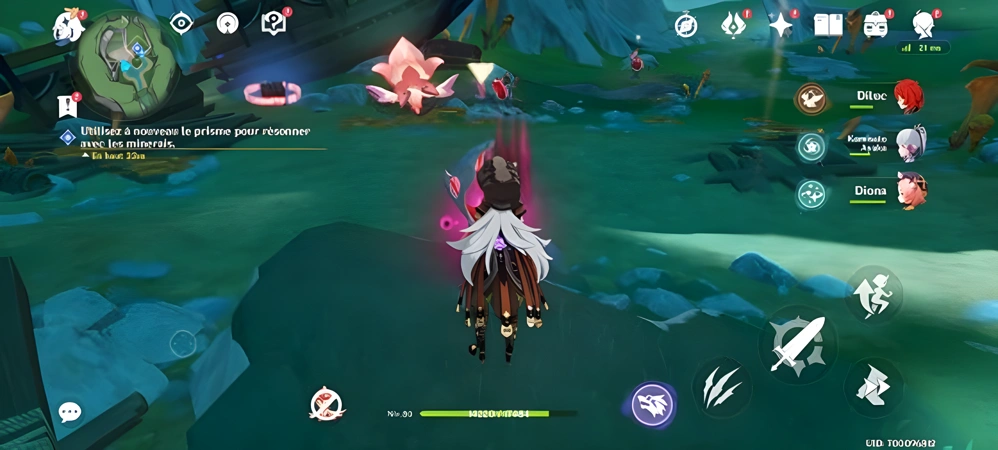Unleash the wolf elemental burst
The image size is (998, 450).
[652, 405]
